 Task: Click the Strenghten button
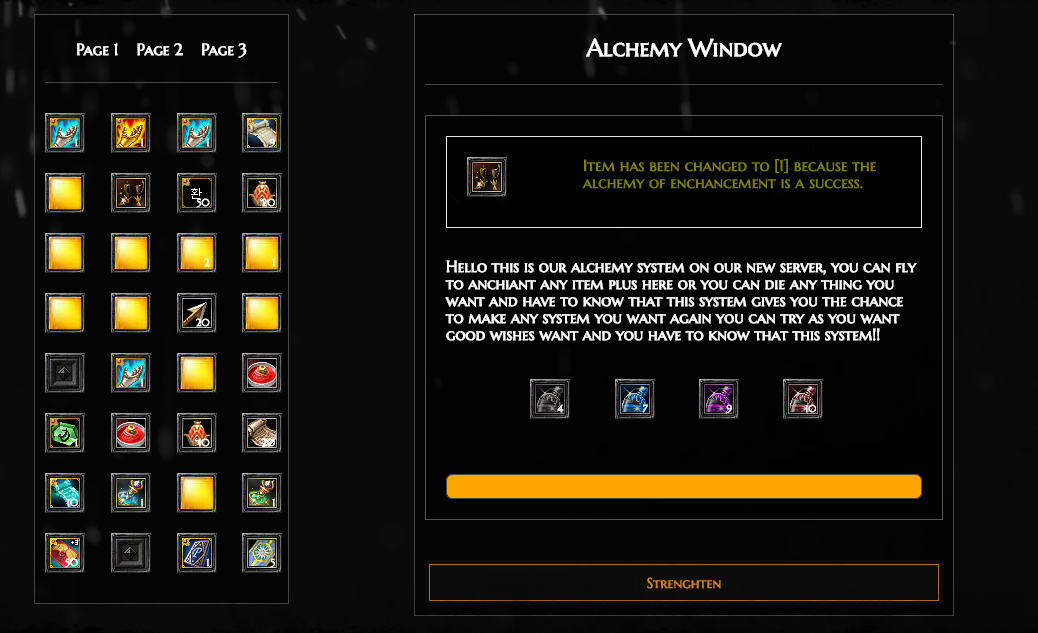point(683,583)
